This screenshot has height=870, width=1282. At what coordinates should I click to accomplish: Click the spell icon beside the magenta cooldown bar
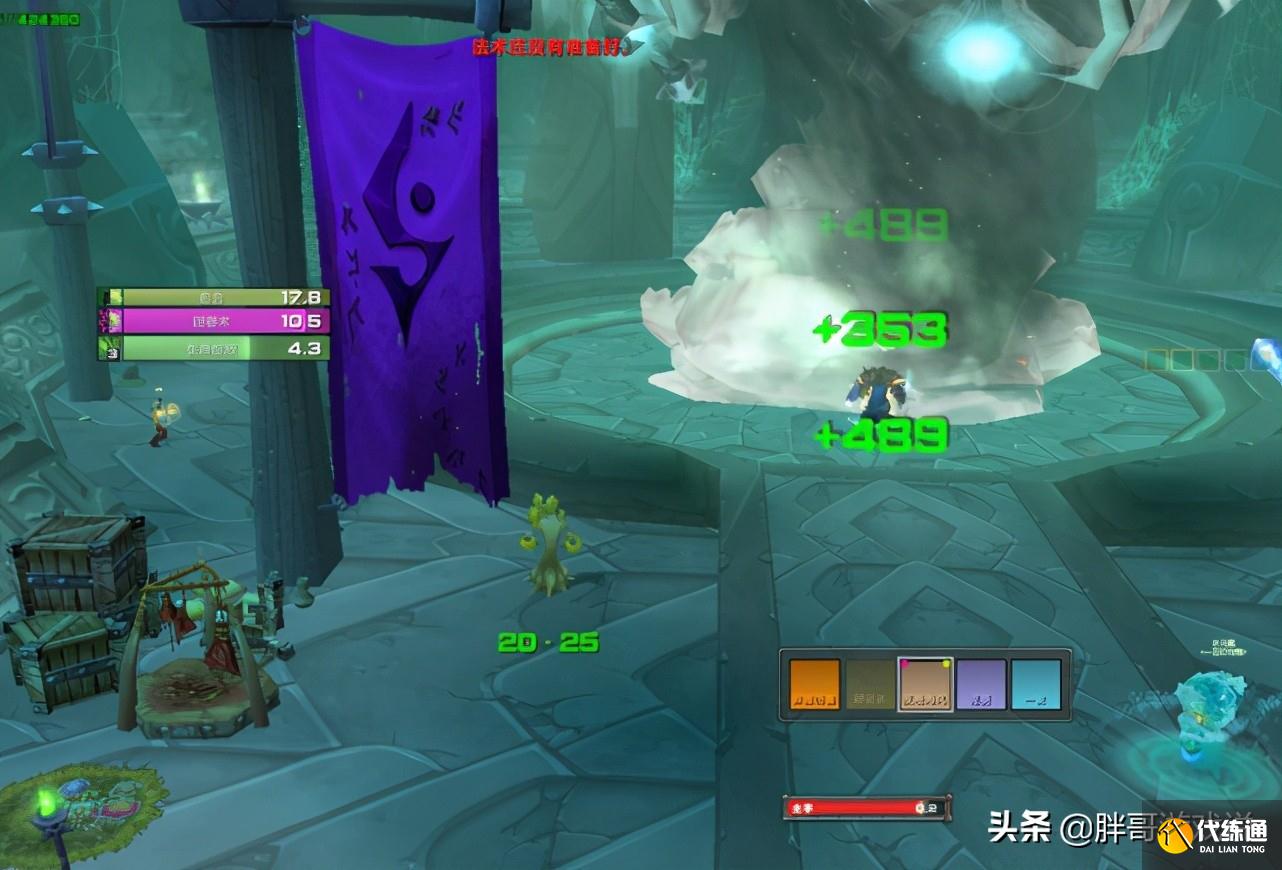pos(112,319)
